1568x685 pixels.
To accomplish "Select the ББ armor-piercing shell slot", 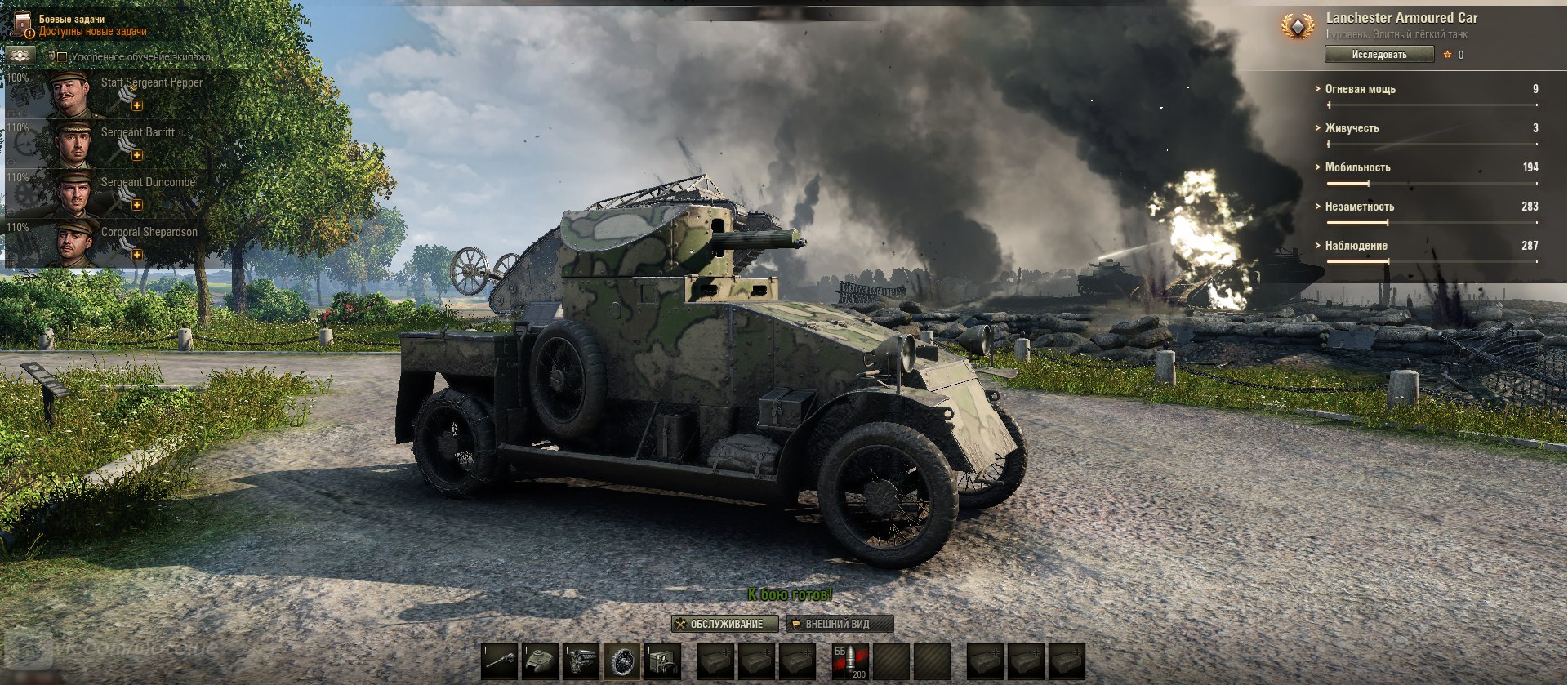I will [x=849, y=661].
